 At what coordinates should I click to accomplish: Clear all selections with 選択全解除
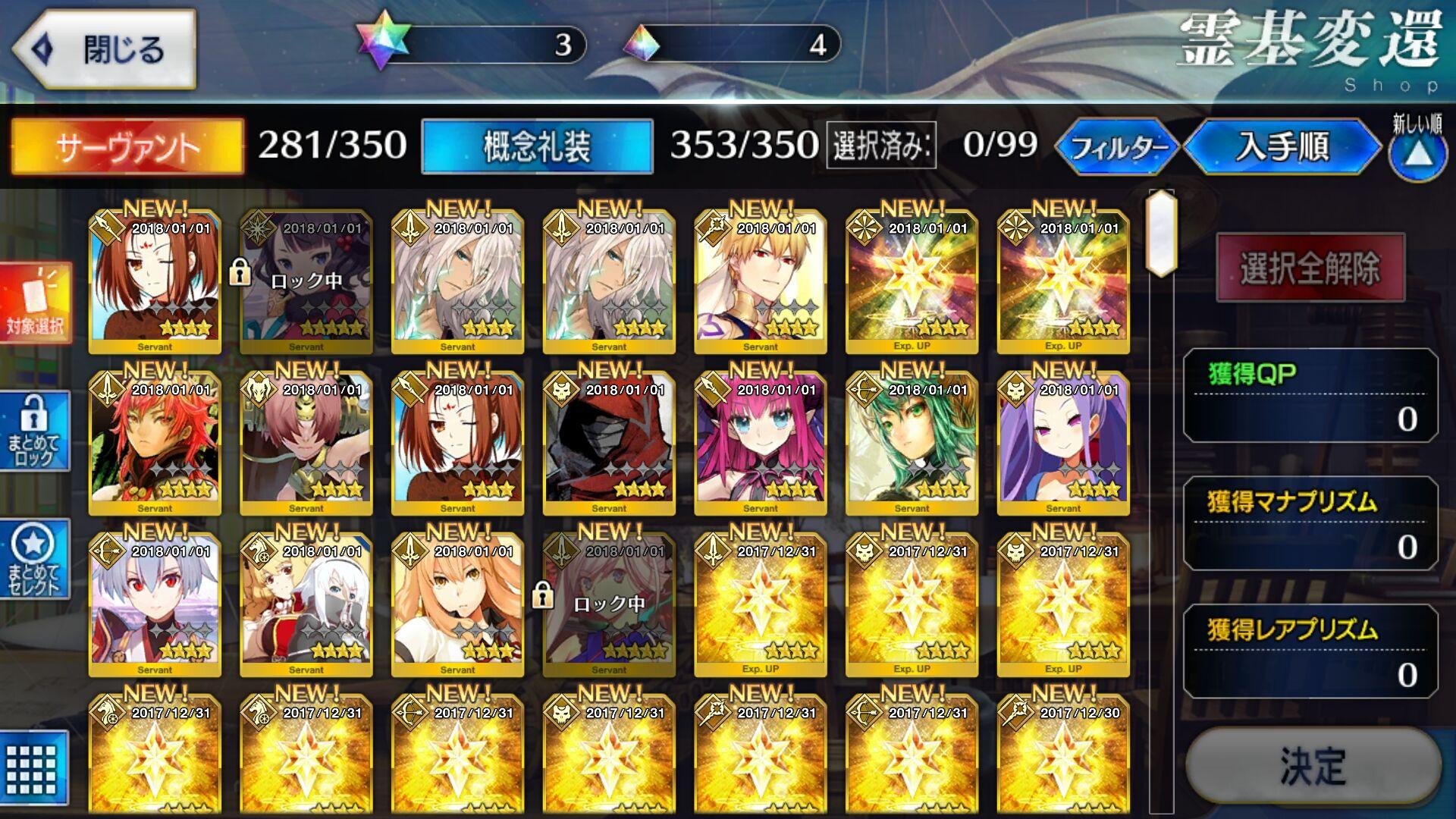coord(1310,268)
